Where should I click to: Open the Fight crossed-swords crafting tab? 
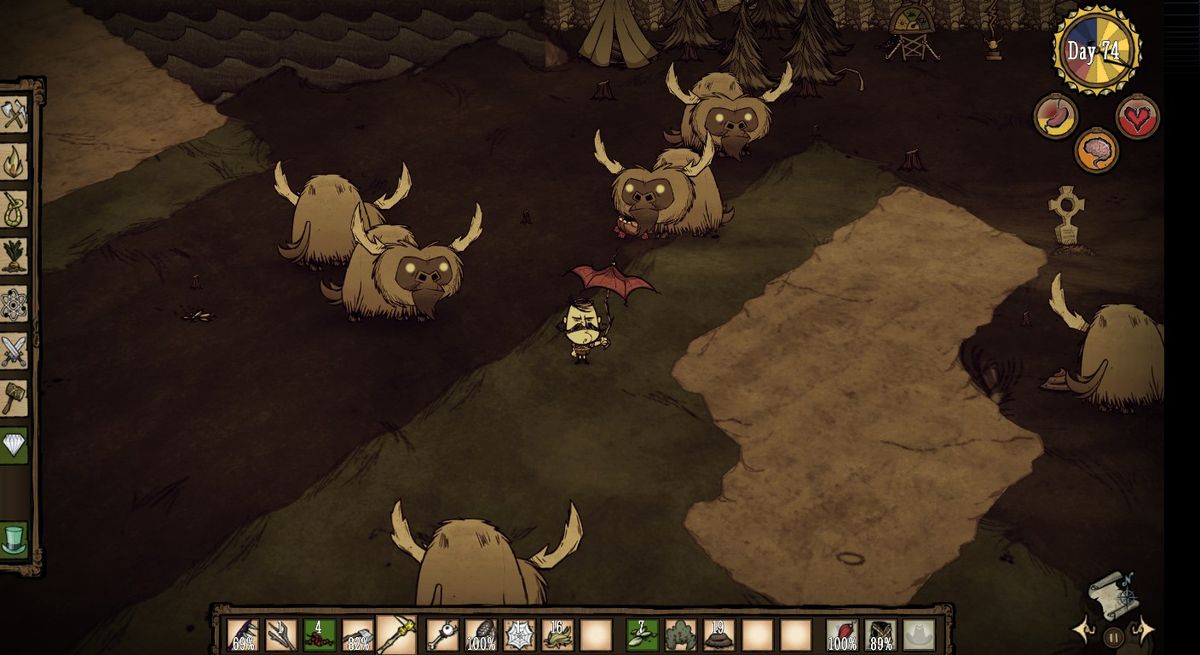(x=14, y=351)
